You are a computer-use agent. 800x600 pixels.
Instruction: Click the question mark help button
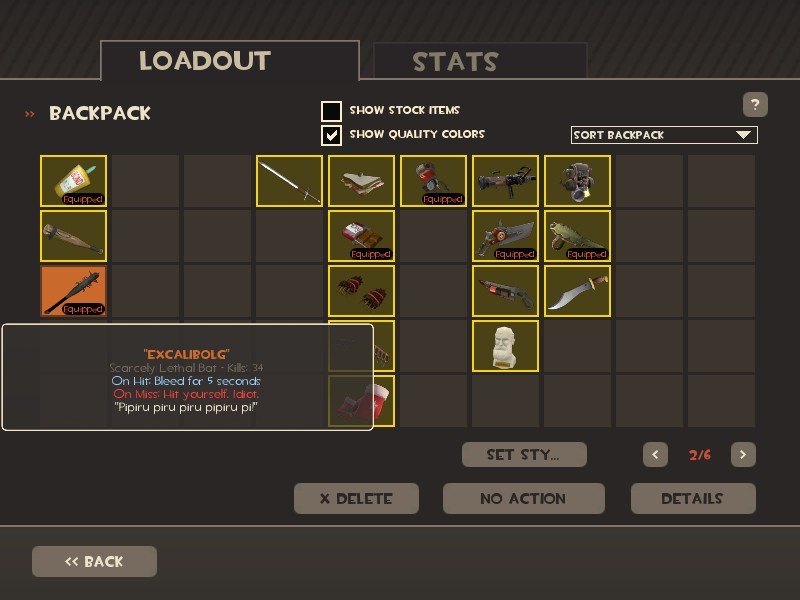click(x=755, y=104)
